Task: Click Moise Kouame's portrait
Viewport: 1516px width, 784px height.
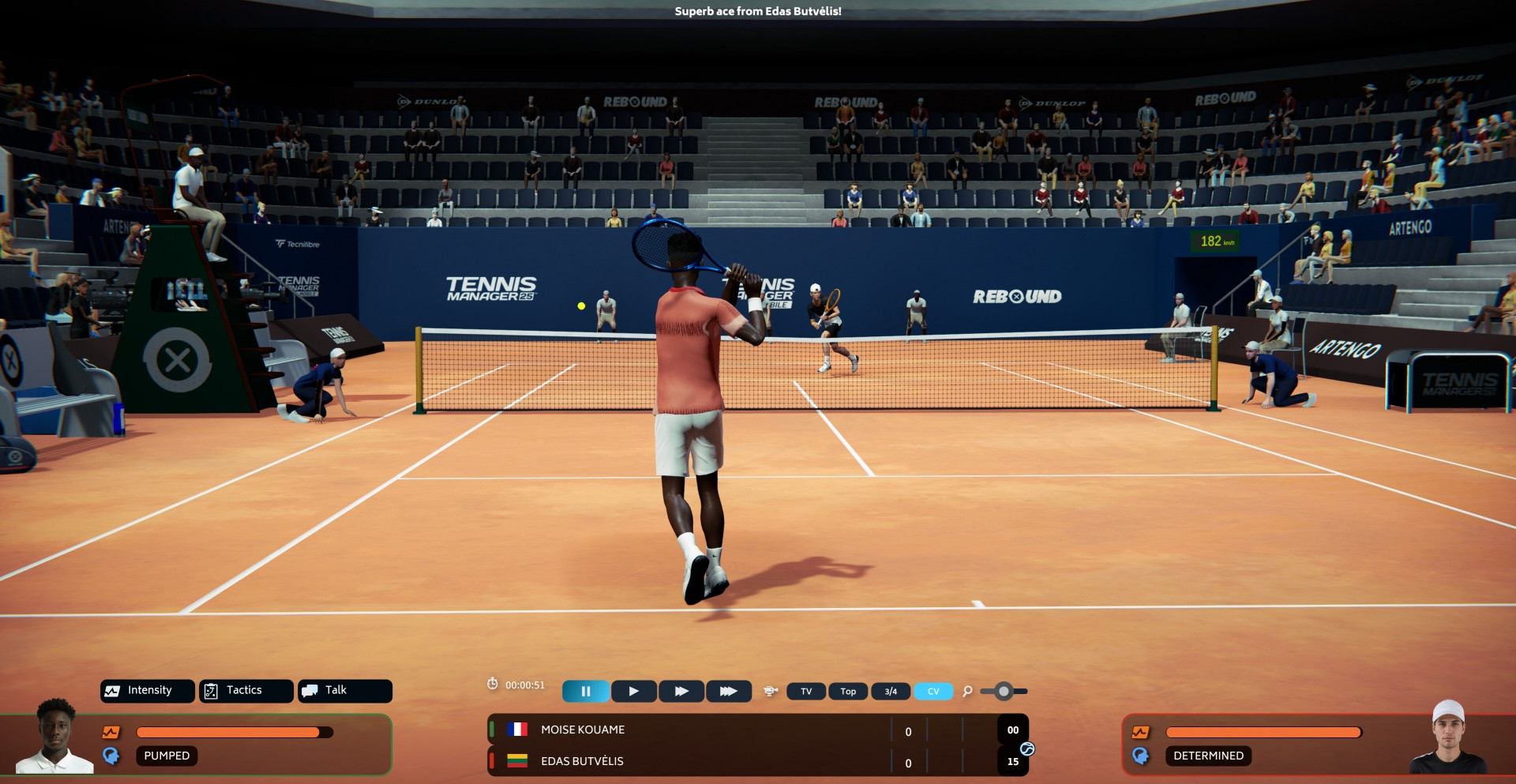Action: 55,737
